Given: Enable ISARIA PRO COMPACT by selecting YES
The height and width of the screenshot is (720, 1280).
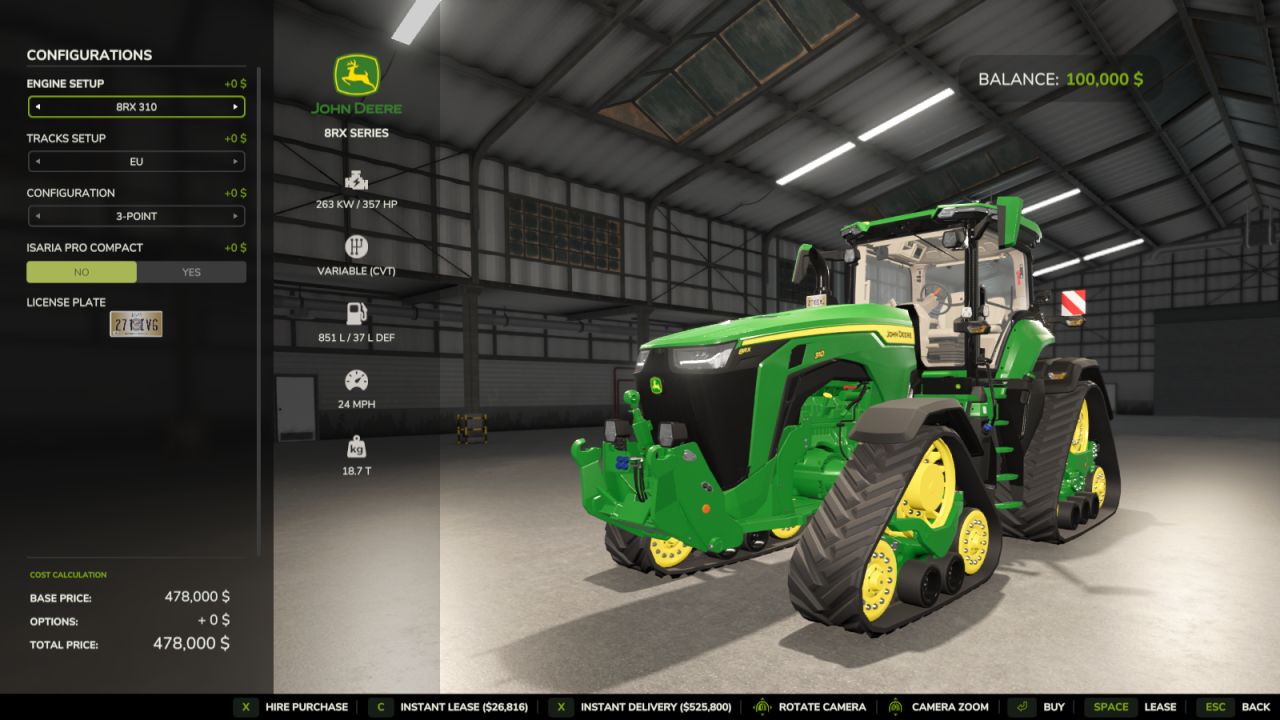Looking at the screenshot, I should tap(190, 271).
